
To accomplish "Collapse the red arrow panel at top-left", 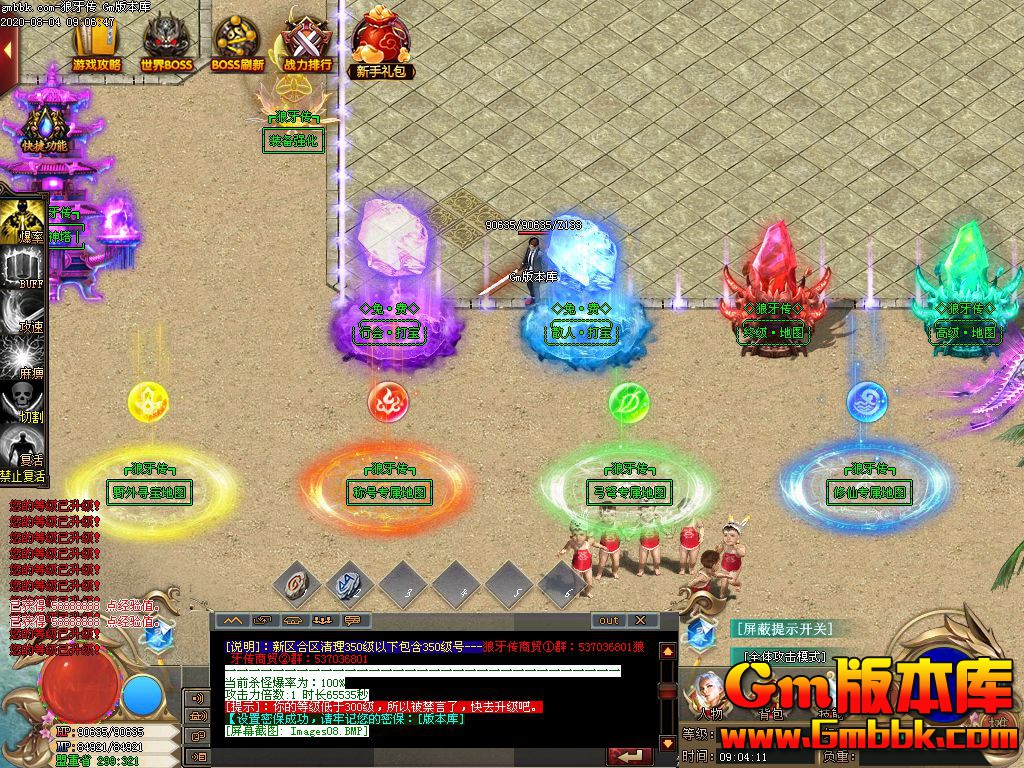I will click(x=9, y=55).
